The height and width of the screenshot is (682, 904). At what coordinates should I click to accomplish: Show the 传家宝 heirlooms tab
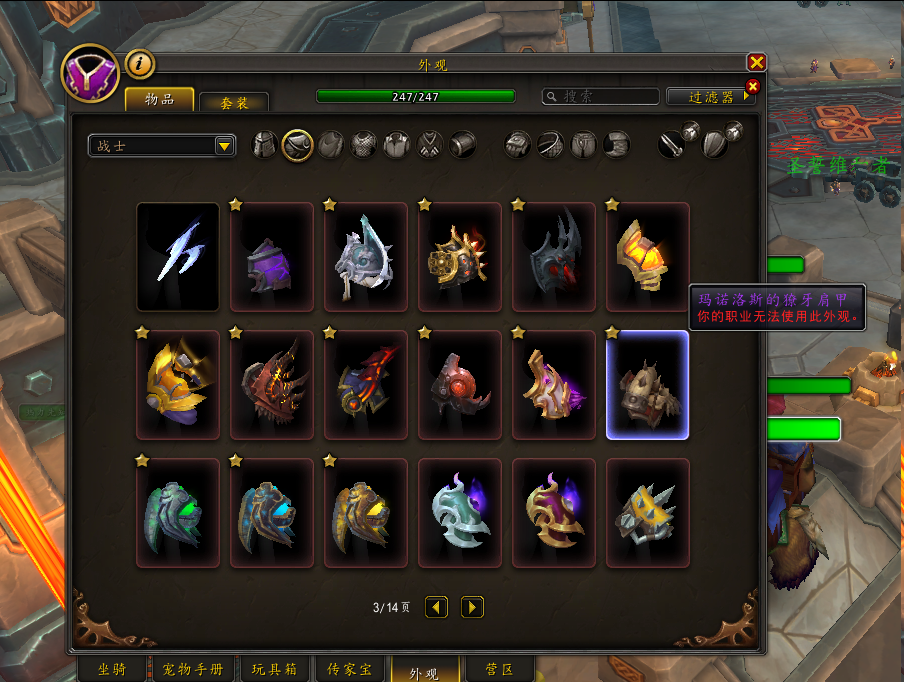coord(350,669)
